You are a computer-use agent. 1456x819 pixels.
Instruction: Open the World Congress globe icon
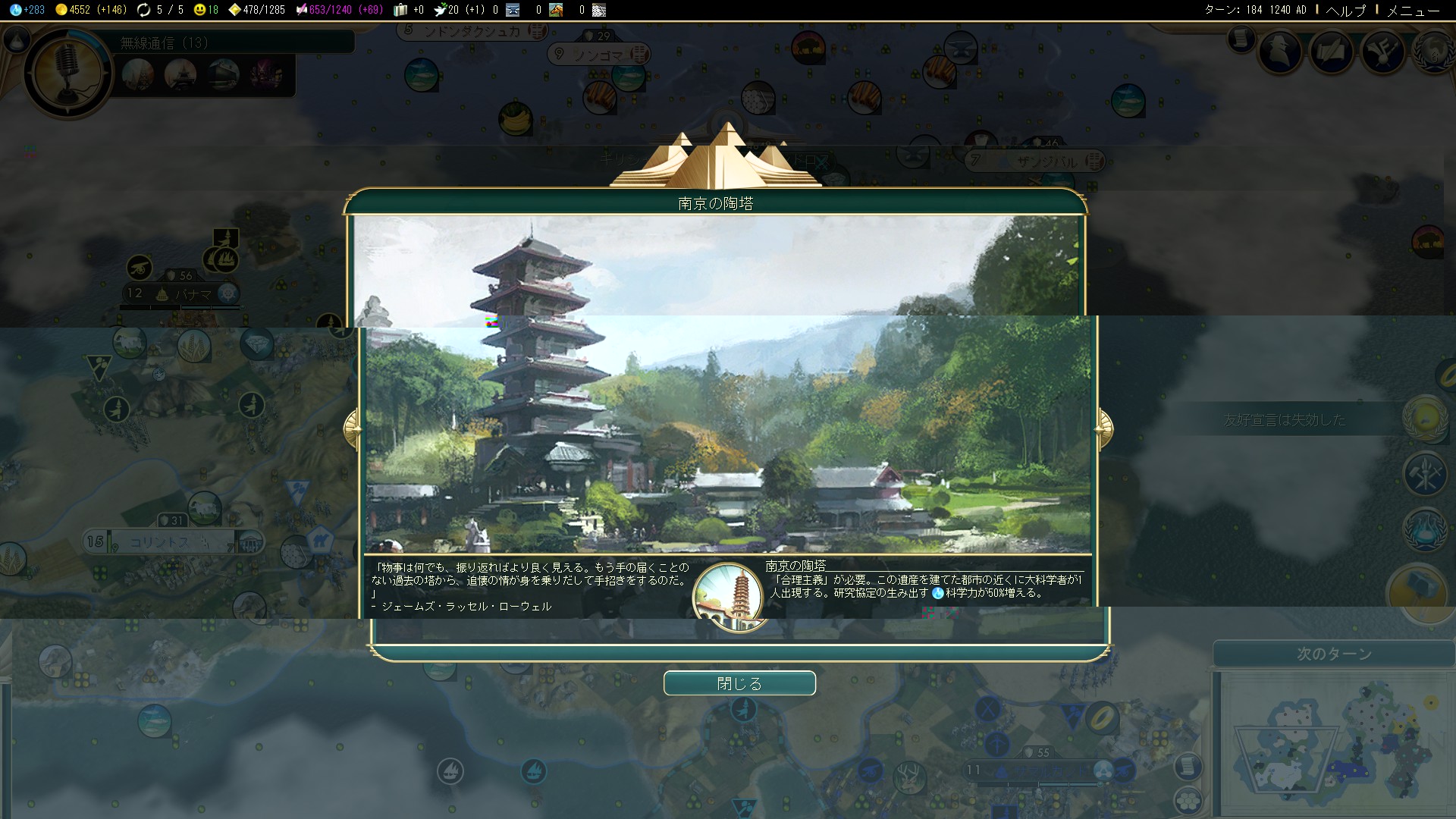(x=1434, y=51)
